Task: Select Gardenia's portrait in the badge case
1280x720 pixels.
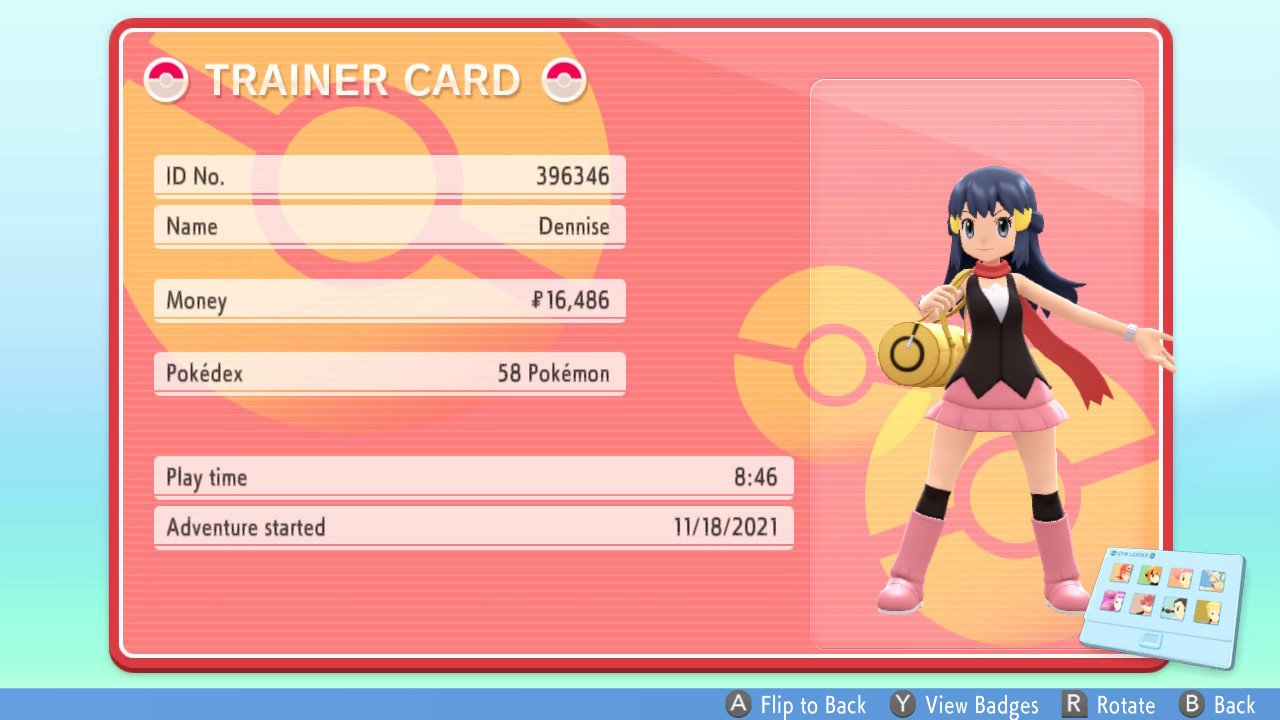Action: click(1149, 575)
